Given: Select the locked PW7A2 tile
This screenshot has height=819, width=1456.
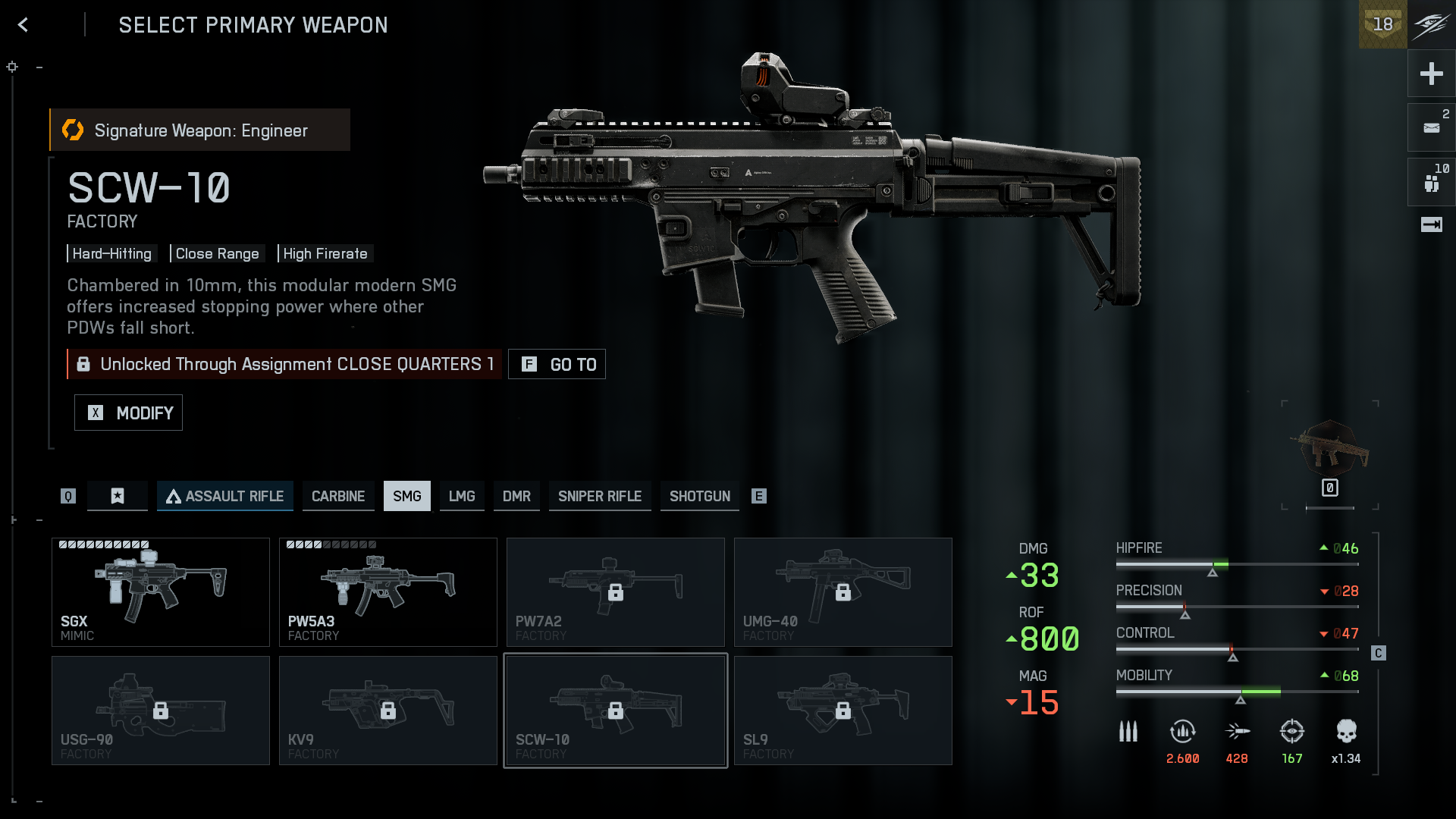Looking at the screenshot, I should (616, 592).
